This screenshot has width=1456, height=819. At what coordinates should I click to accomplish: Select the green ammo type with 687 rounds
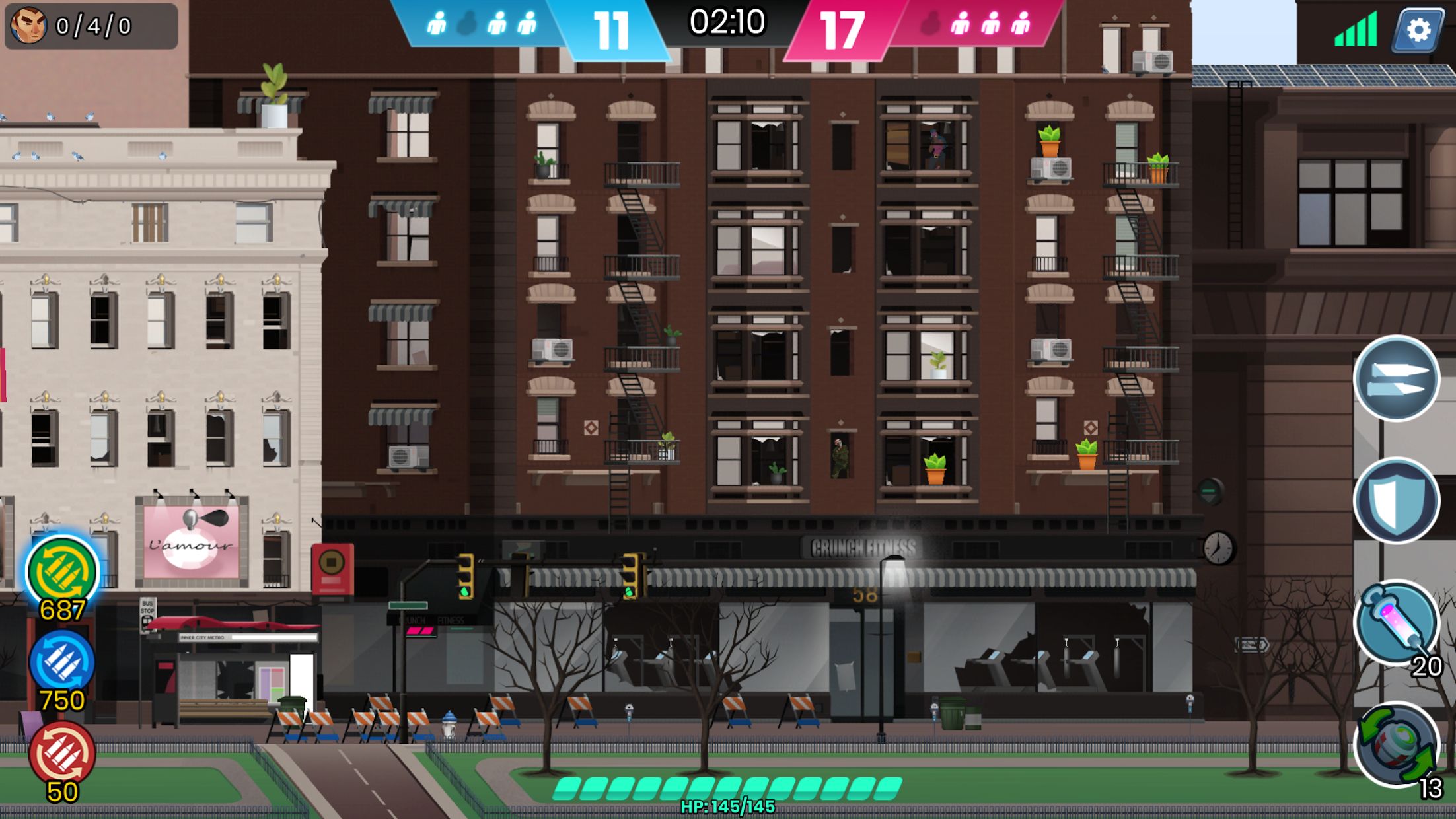(63, 572)
